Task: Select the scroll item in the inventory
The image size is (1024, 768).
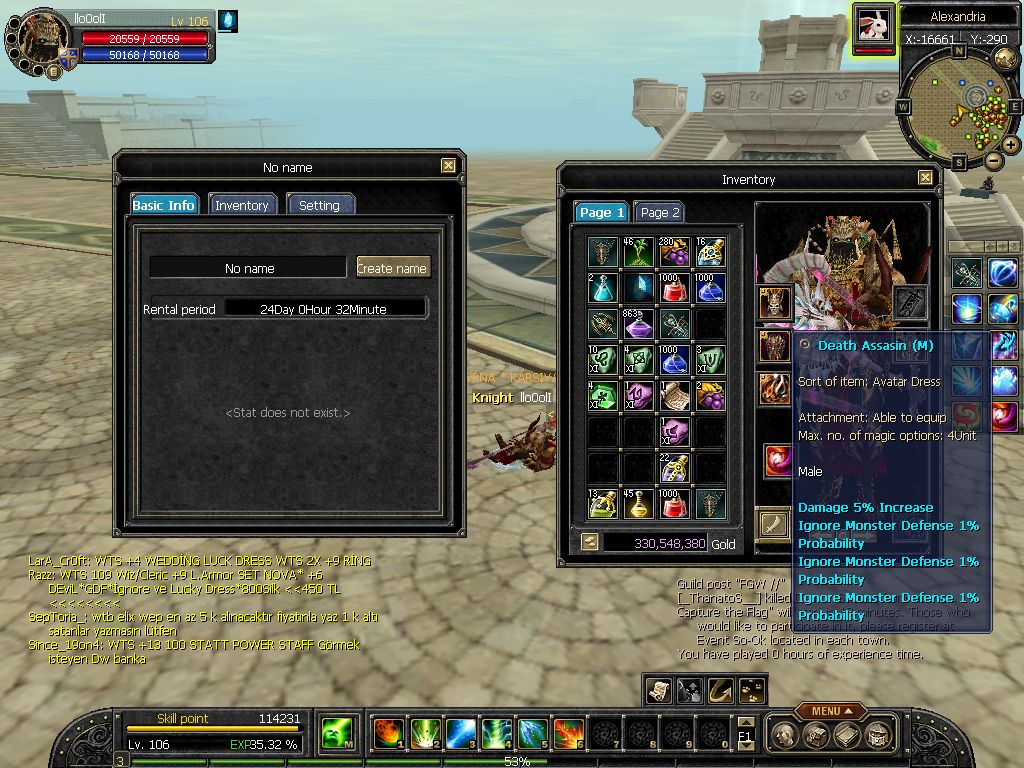Action: coord(674,396)
